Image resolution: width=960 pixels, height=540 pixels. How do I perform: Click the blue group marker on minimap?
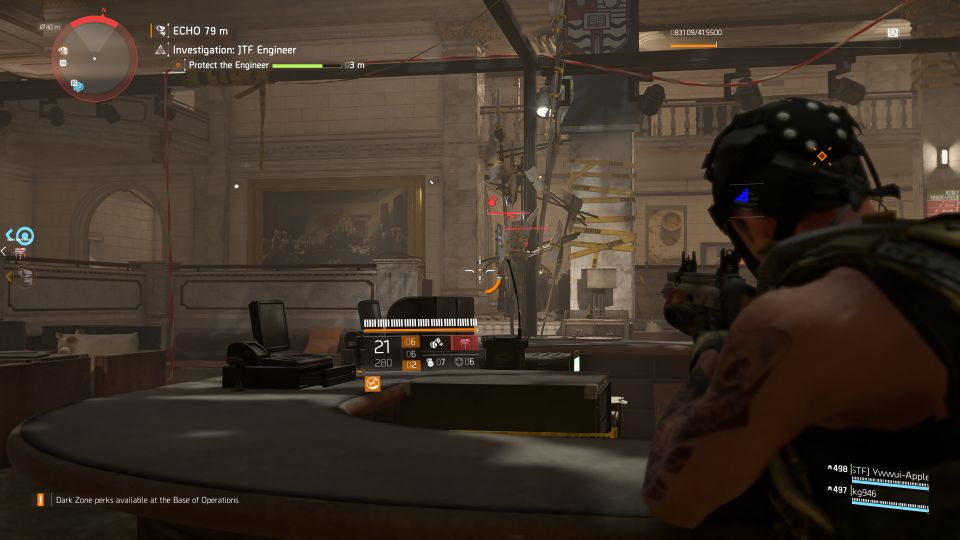coord(77,86)
